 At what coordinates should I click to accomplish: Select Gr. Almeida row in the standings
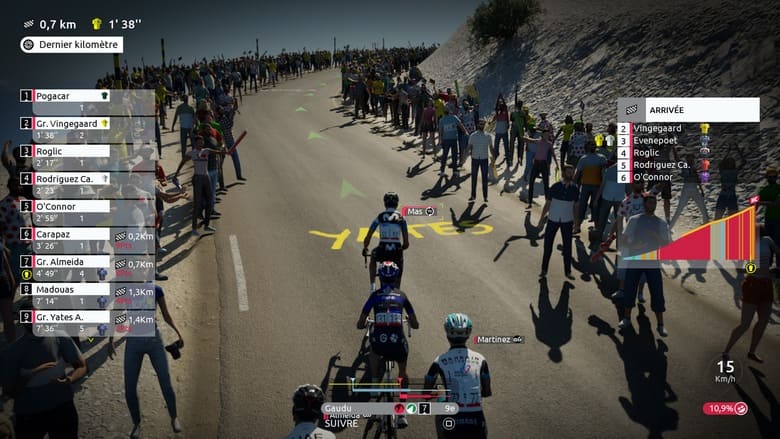click(70, 261)
